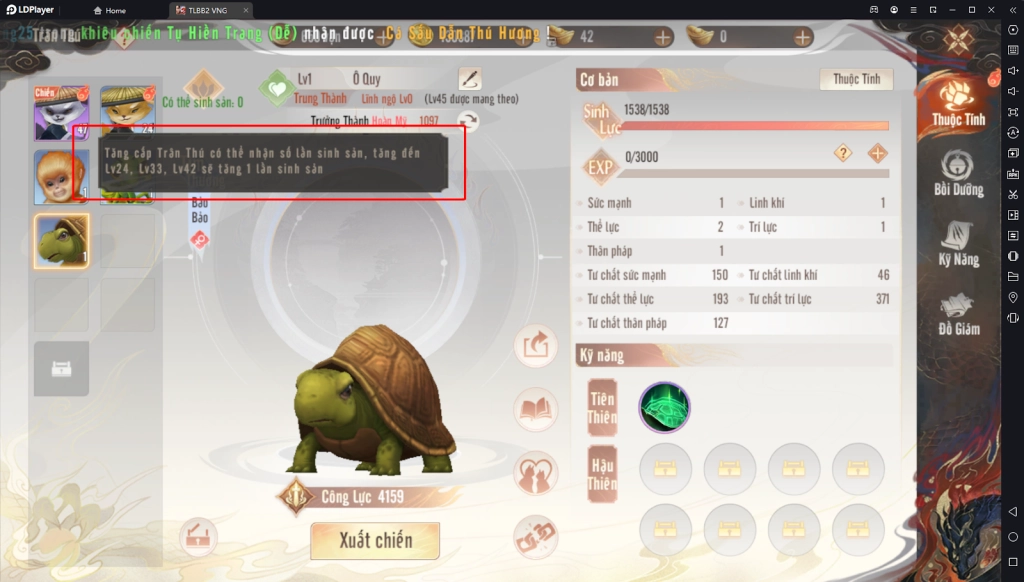Show the Đồ Giám tab
The width and height of the screenshot is (1024, 582).
958,312
